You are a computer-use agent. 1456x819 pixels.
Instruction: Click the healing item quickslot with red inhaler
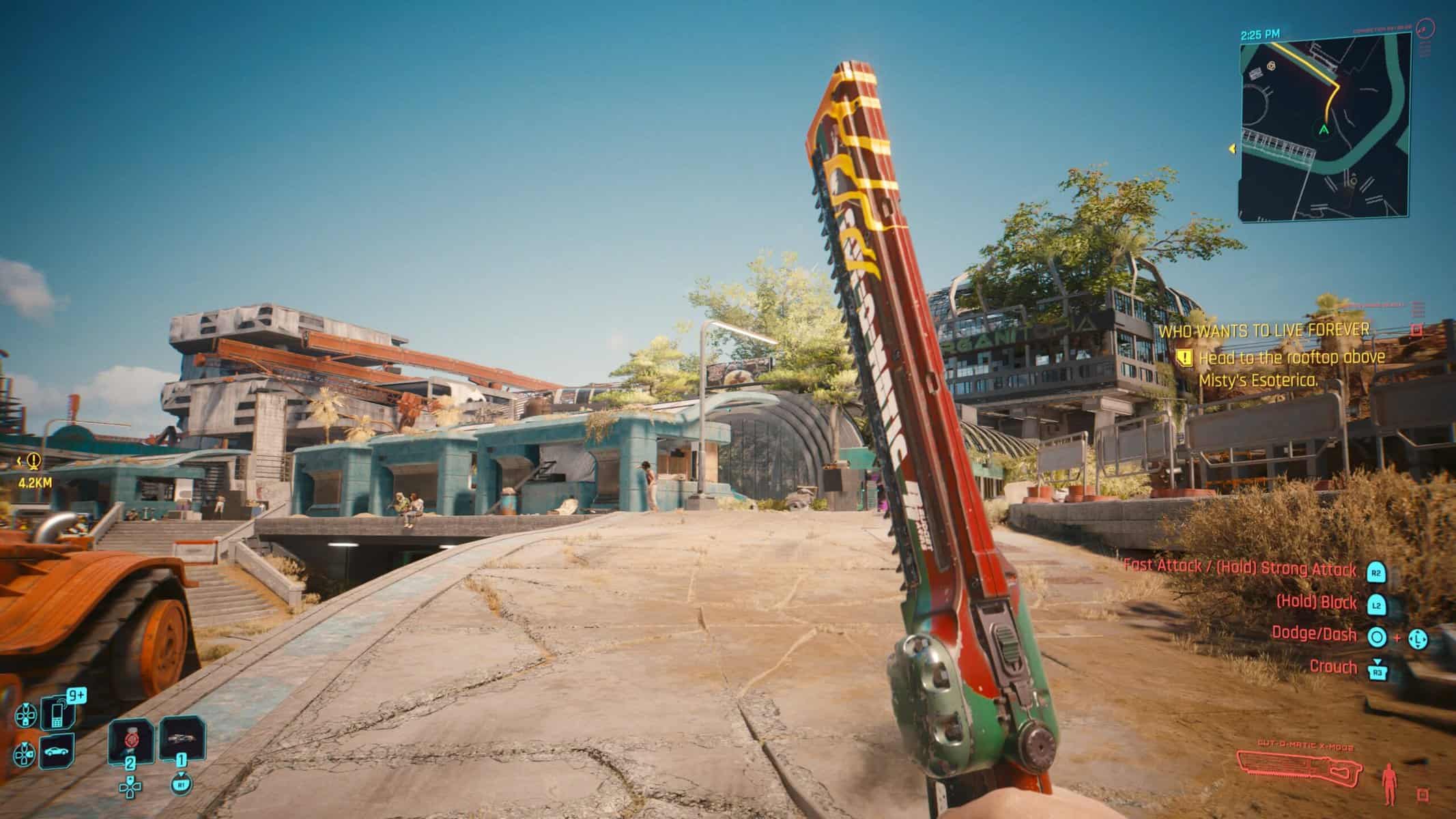point(130,740)
